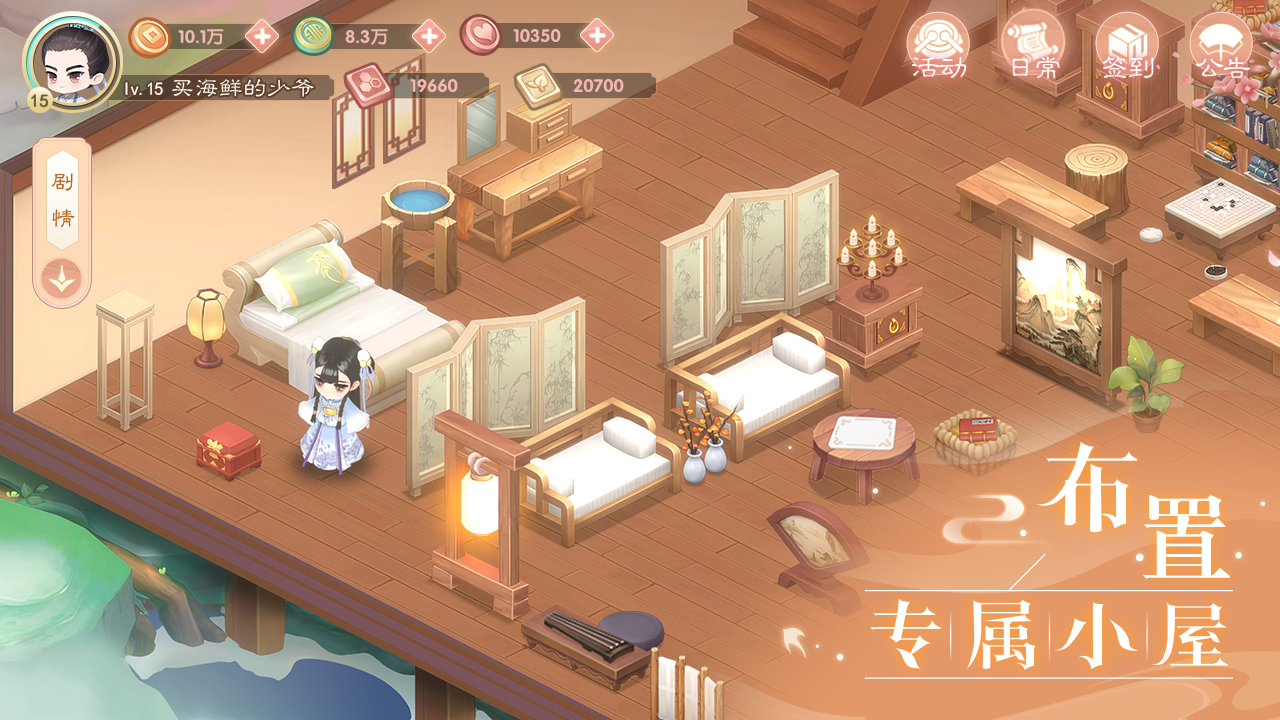1280x720 pixels.
Task: Add hearts using plus next to 10350
Action: coord(597,37)
